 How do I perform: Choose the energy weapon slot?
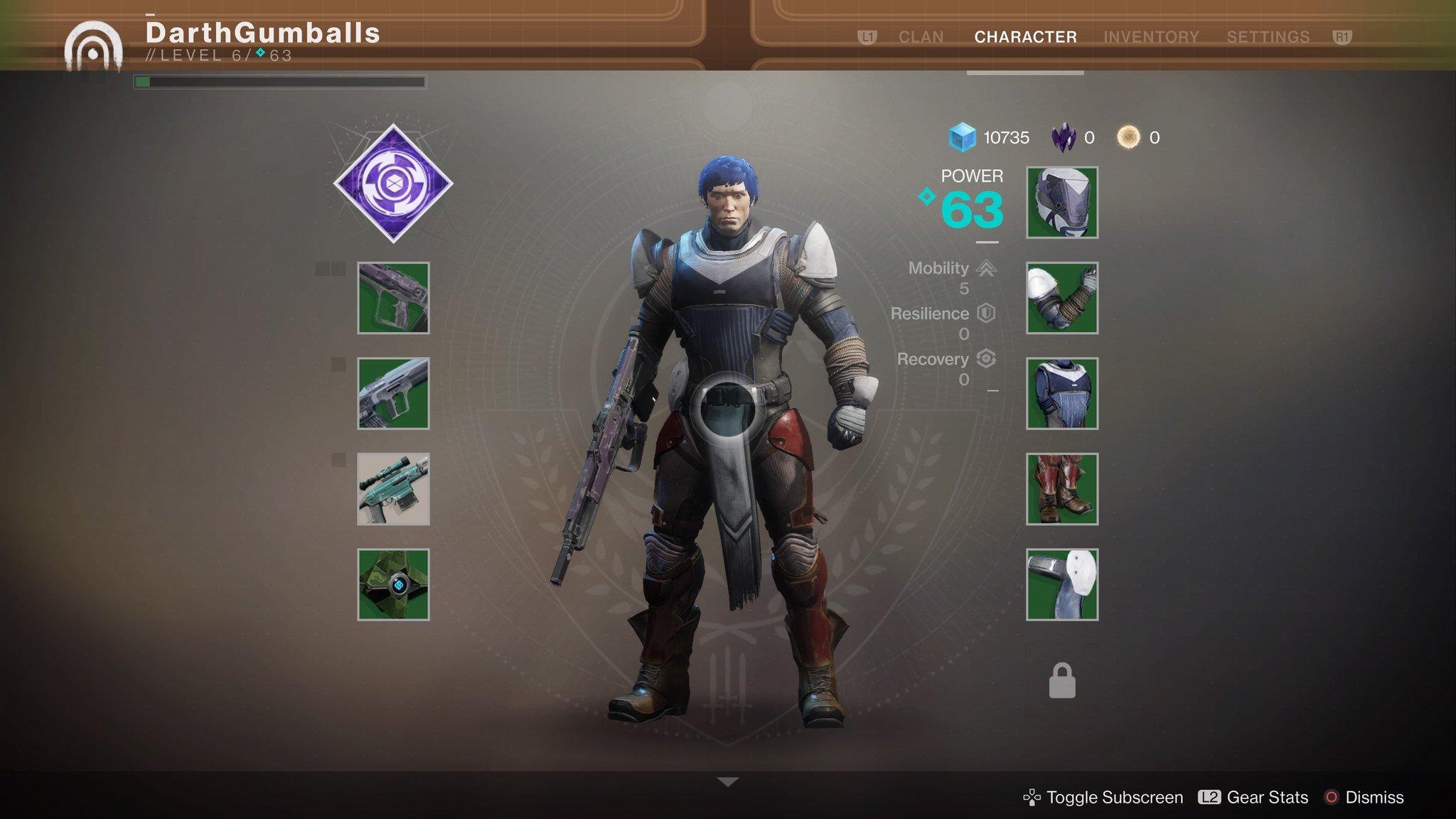click(x=393, y=393)
